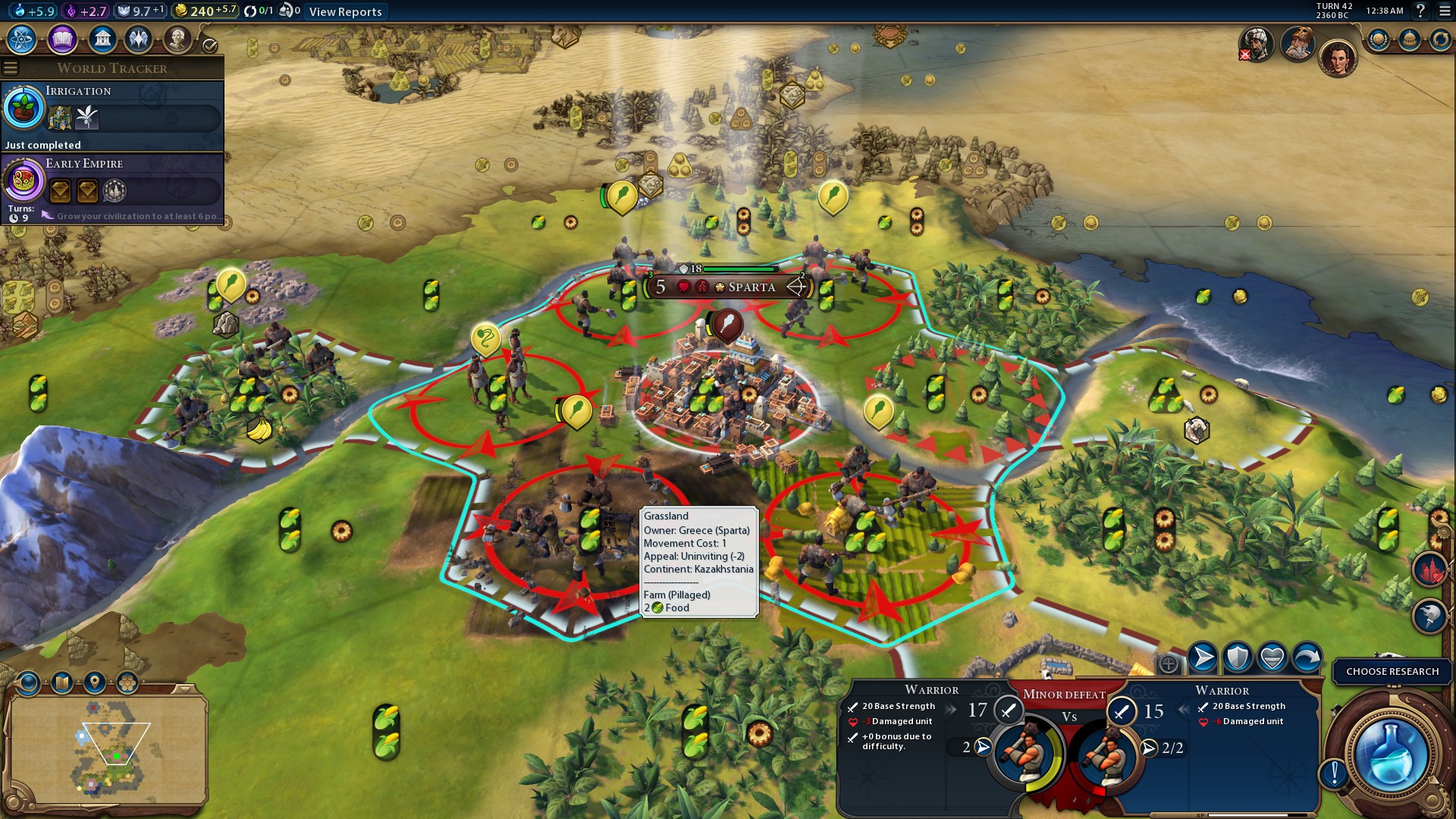The width and height of the screenshot is (1456, 819).
Task: Select the Heal heart action for the Warrior
Action: 1271,658
